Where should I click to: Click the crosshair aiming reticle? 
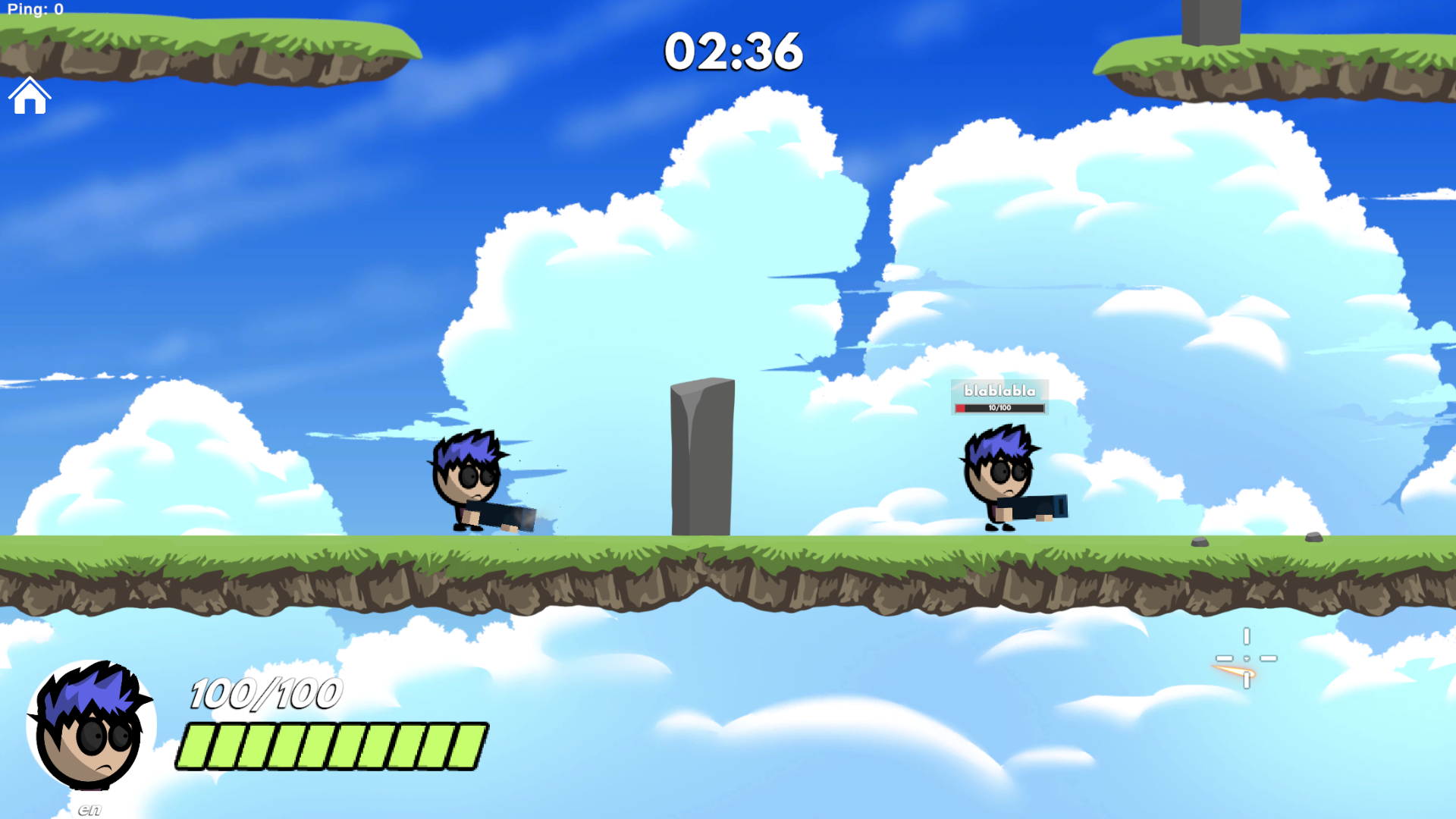coord(1246,657)
